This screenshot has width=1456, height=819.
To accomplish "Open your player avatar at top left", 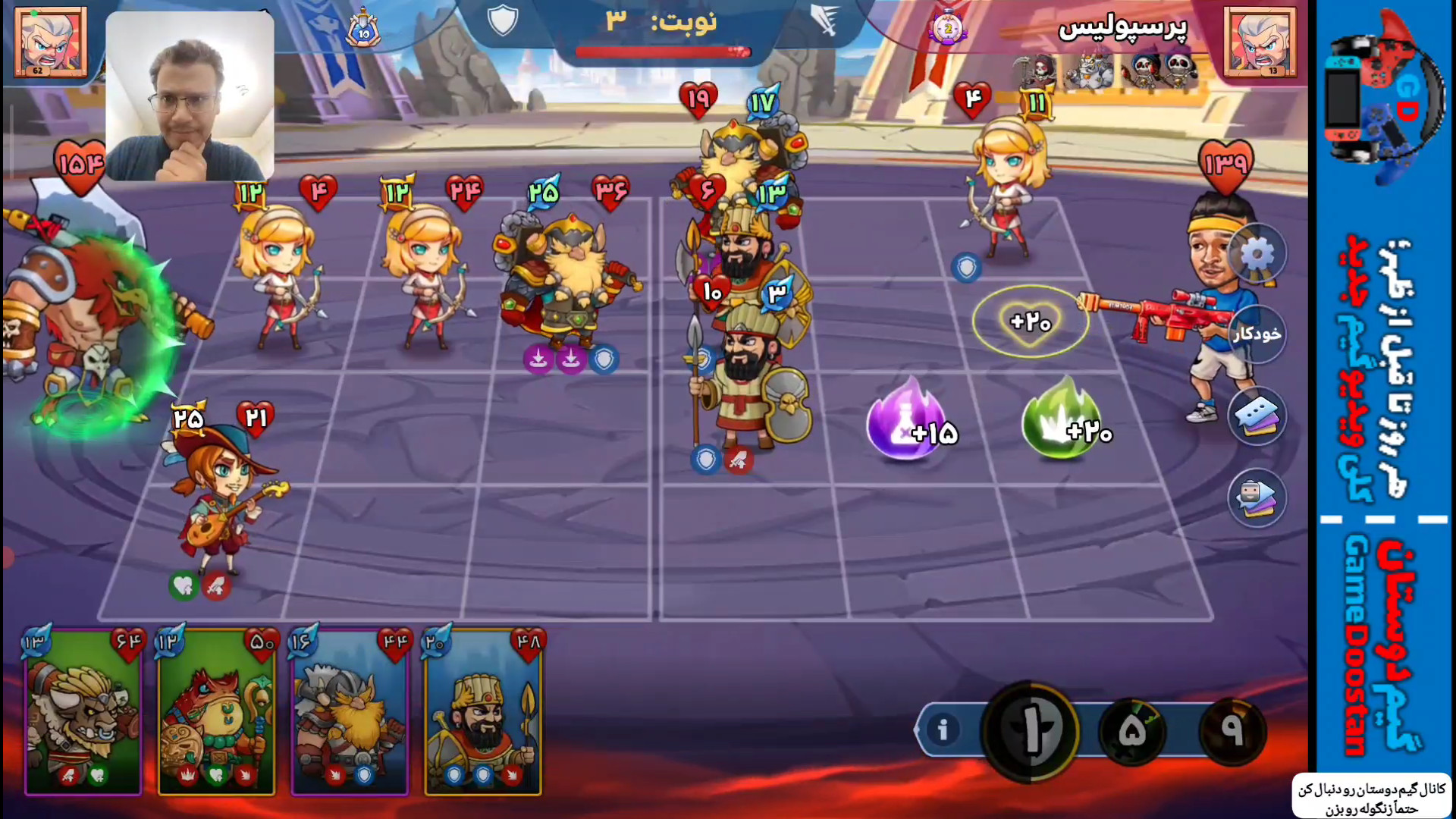I will [x=50, y=42].
